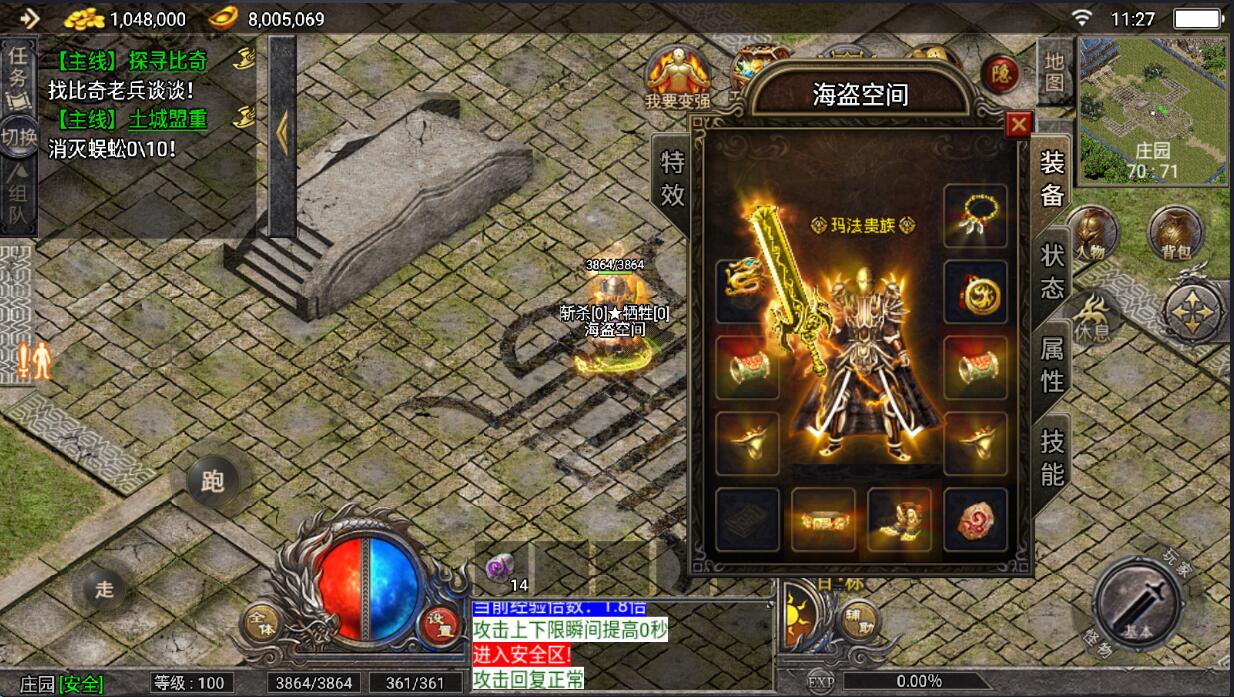Select the boots equipment slot
1234x697 pixels.
tap(899, 518)
